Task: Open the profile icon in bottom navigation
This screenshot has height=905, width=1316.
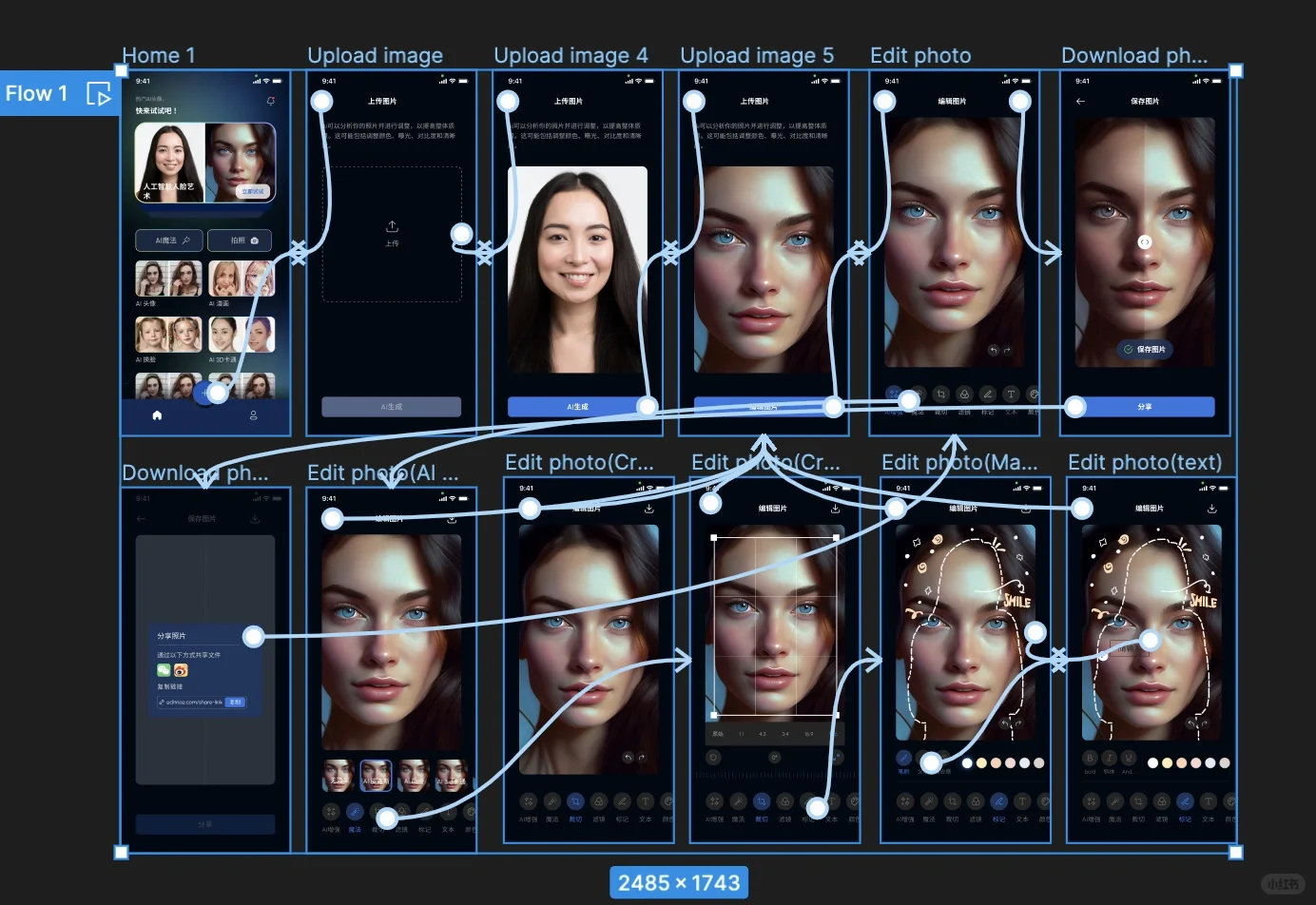Action: click(253, 415)
